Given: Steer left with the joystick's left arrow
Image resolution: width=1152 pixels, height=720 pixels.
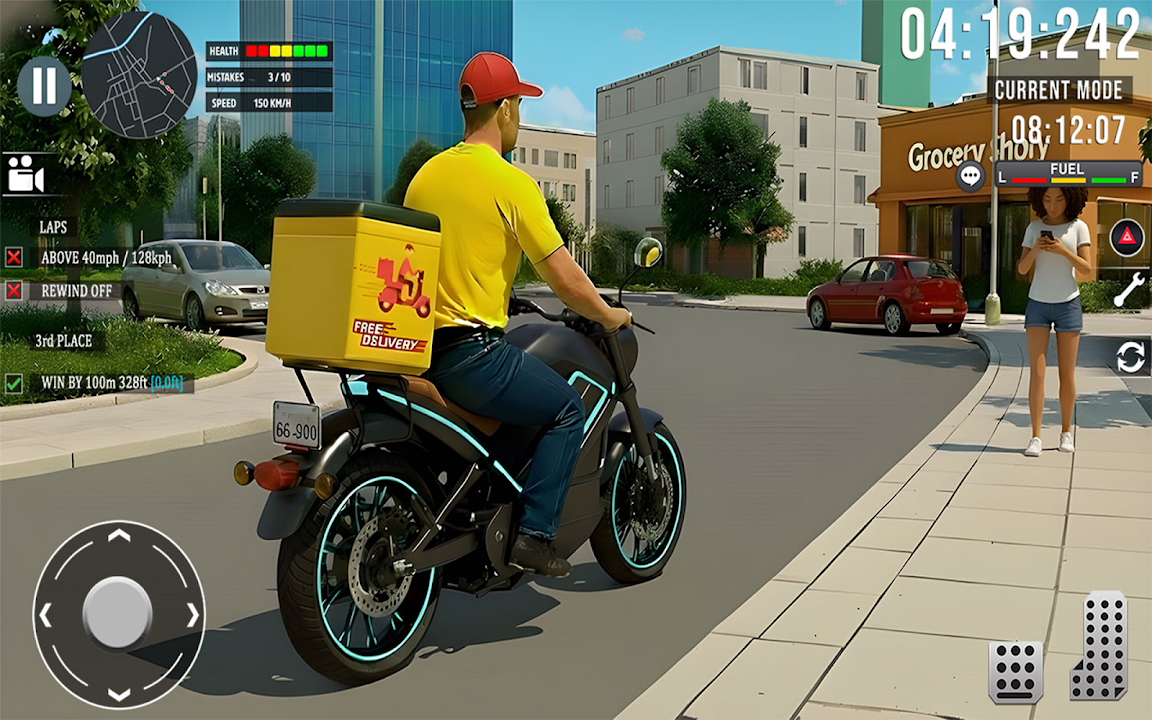Looking at the screenshot, I should [x=45, y=614].
